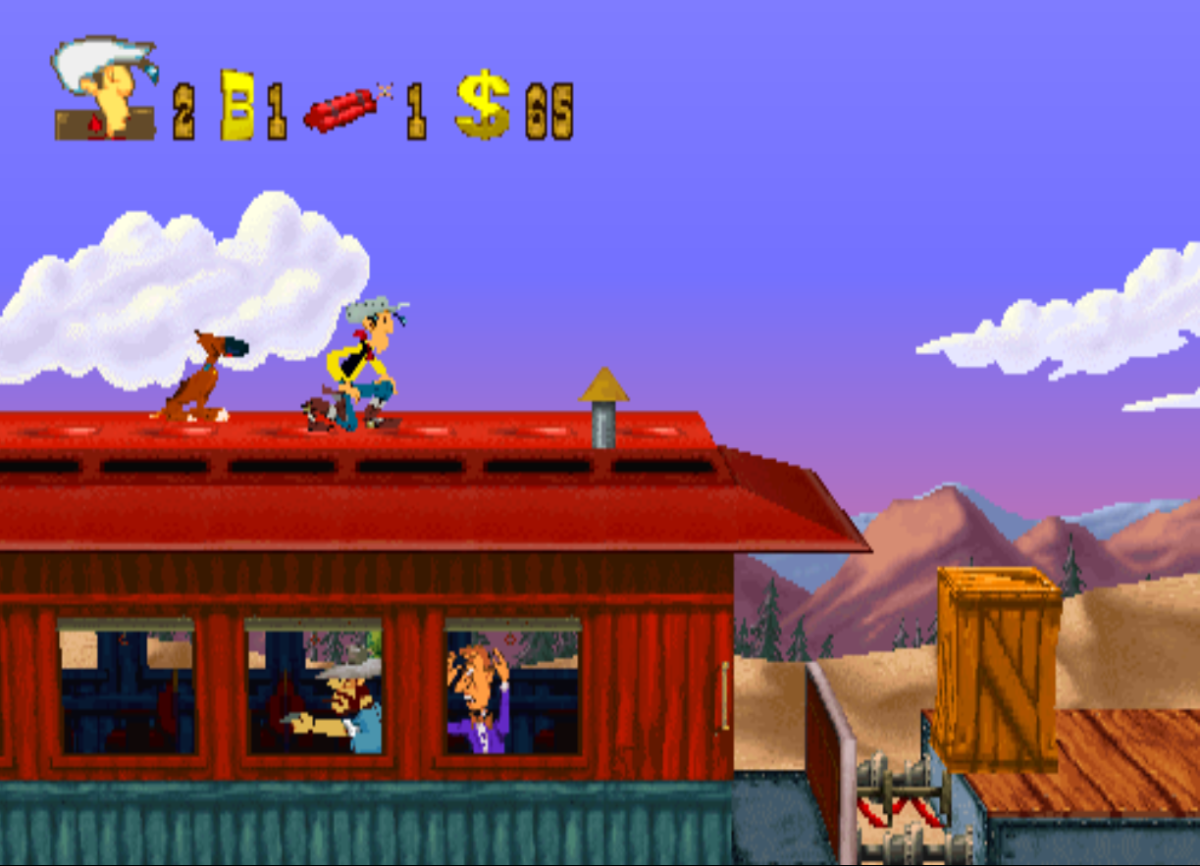Click the Lucky Luke portrait lives icon
Screen dimensions: 1200x866
[x=105, y=88]
